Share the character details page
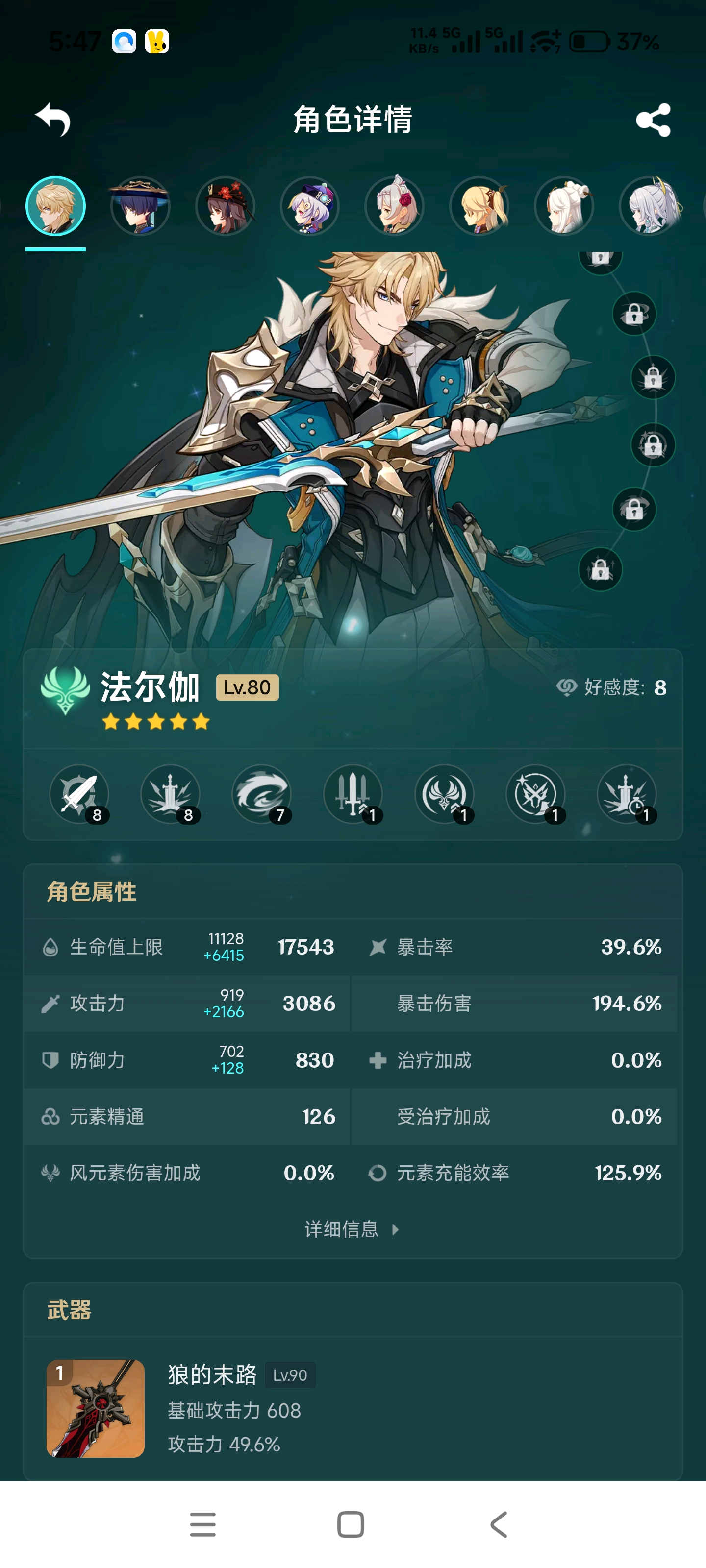The width and height of the screenshot is (706, 1568). tap(653, 120)
